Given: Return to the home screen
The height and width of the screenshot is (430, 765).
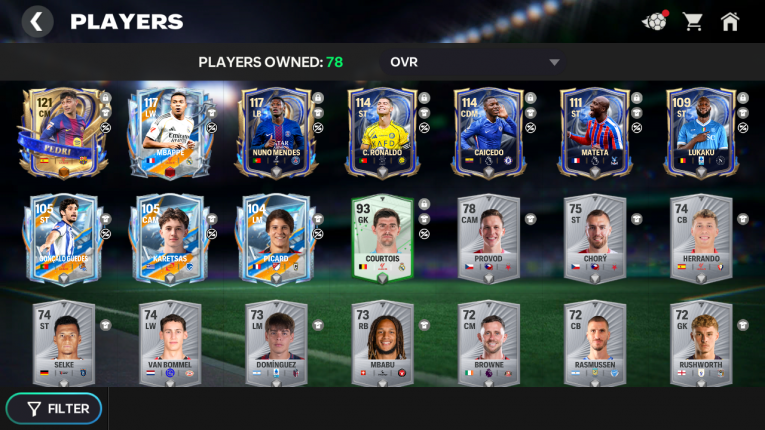Looking at the screenshot, I should [x=731, y=21].
